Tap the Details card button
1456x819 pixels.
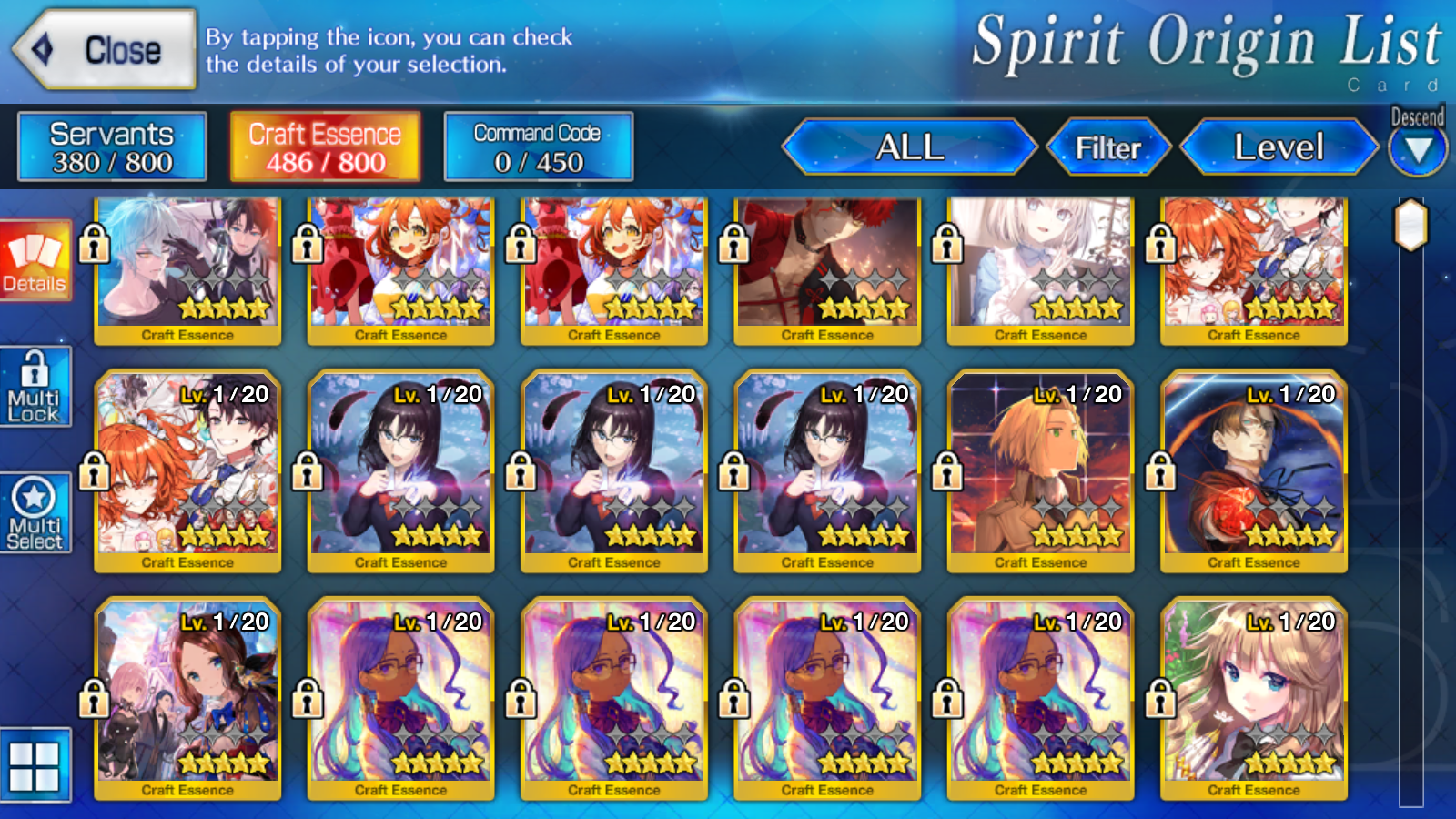[35, 261]
